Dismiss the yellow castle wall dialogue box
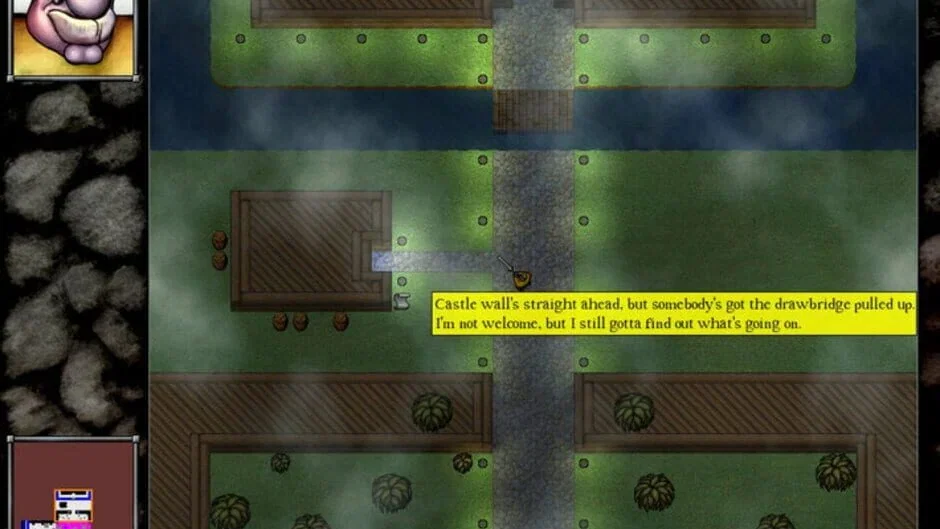Screen dimensions: 940x529 click(674, 313)
